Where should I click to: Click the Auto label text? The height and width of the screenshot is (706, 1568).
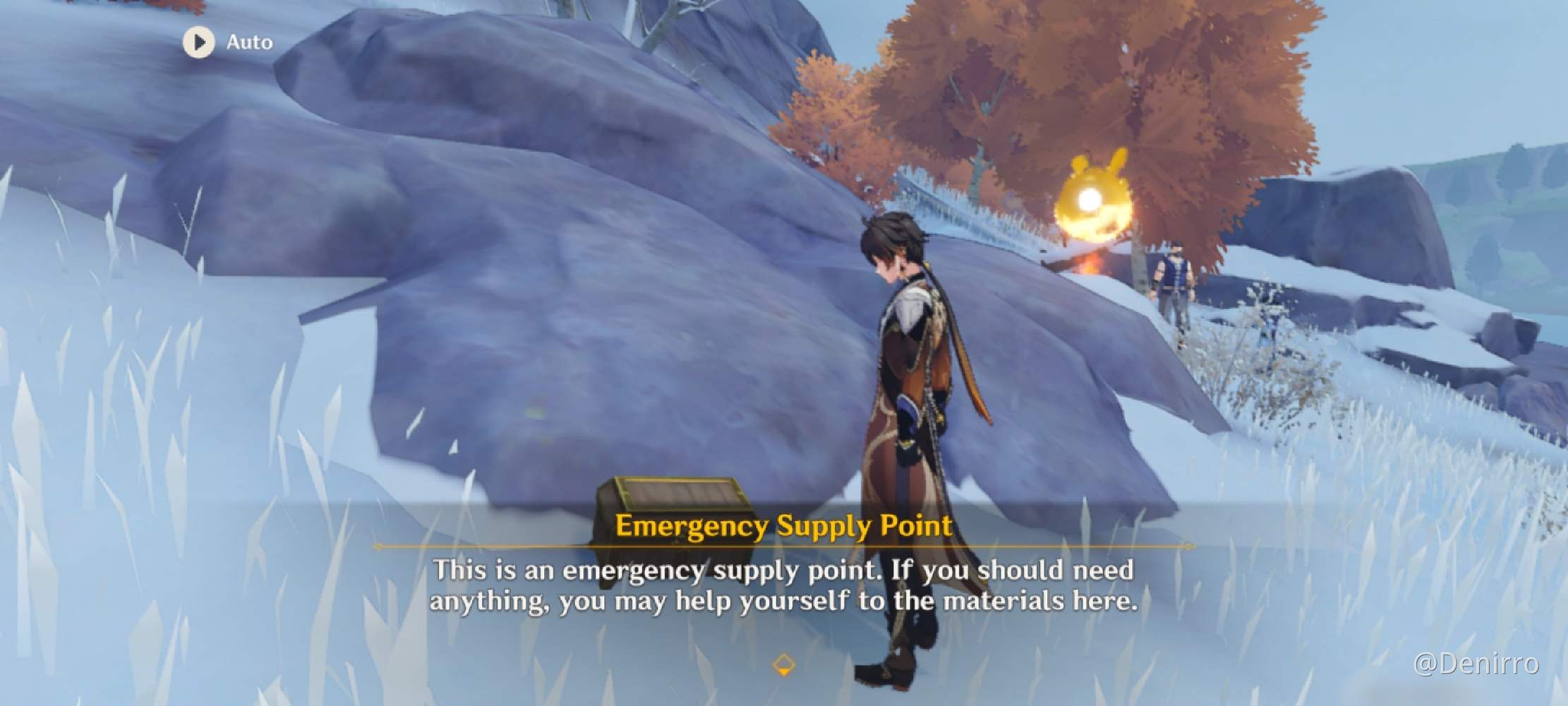pos(249,42)
